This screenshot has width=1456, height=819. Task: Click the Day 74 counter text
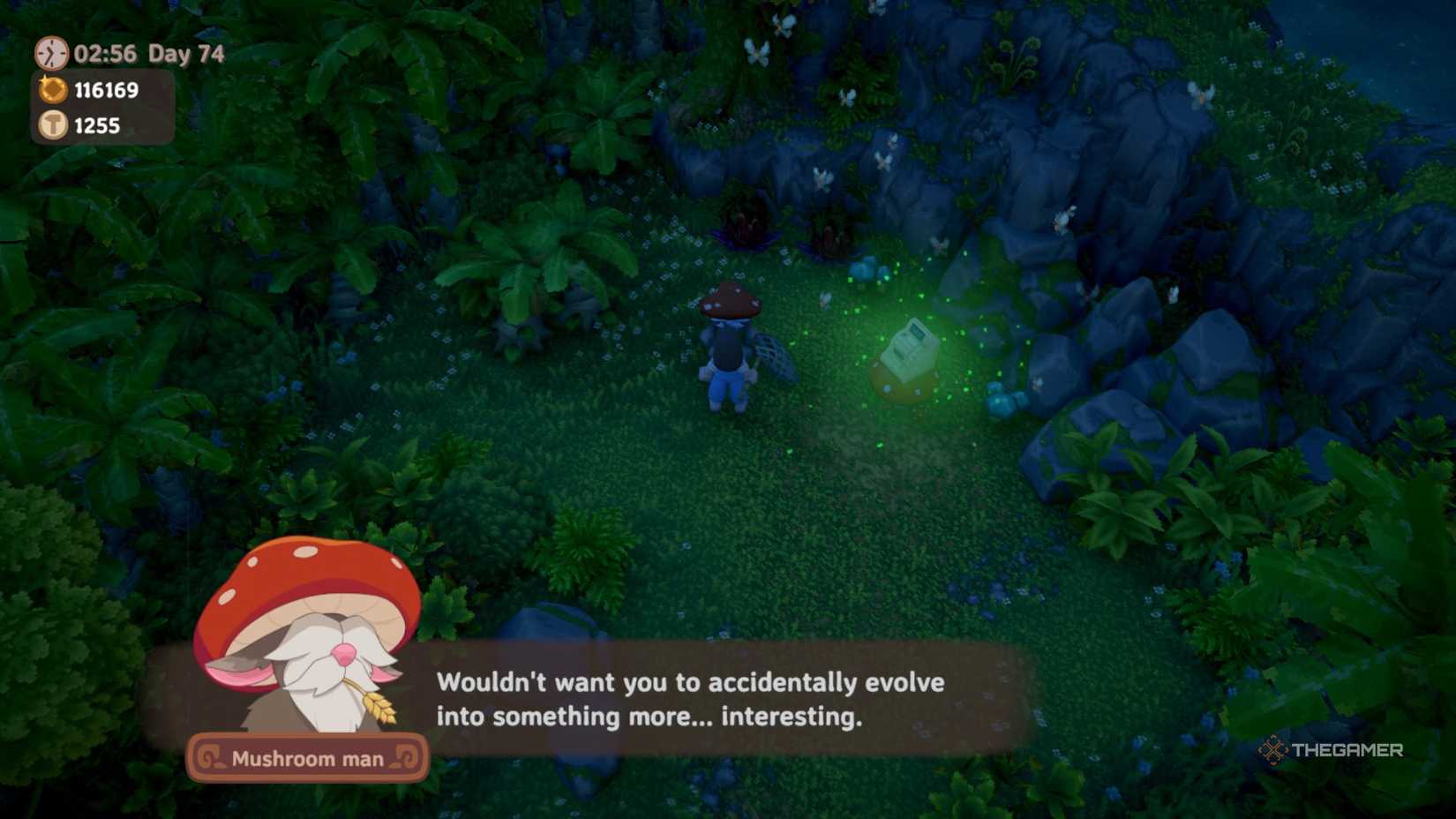tap(187, 53)
